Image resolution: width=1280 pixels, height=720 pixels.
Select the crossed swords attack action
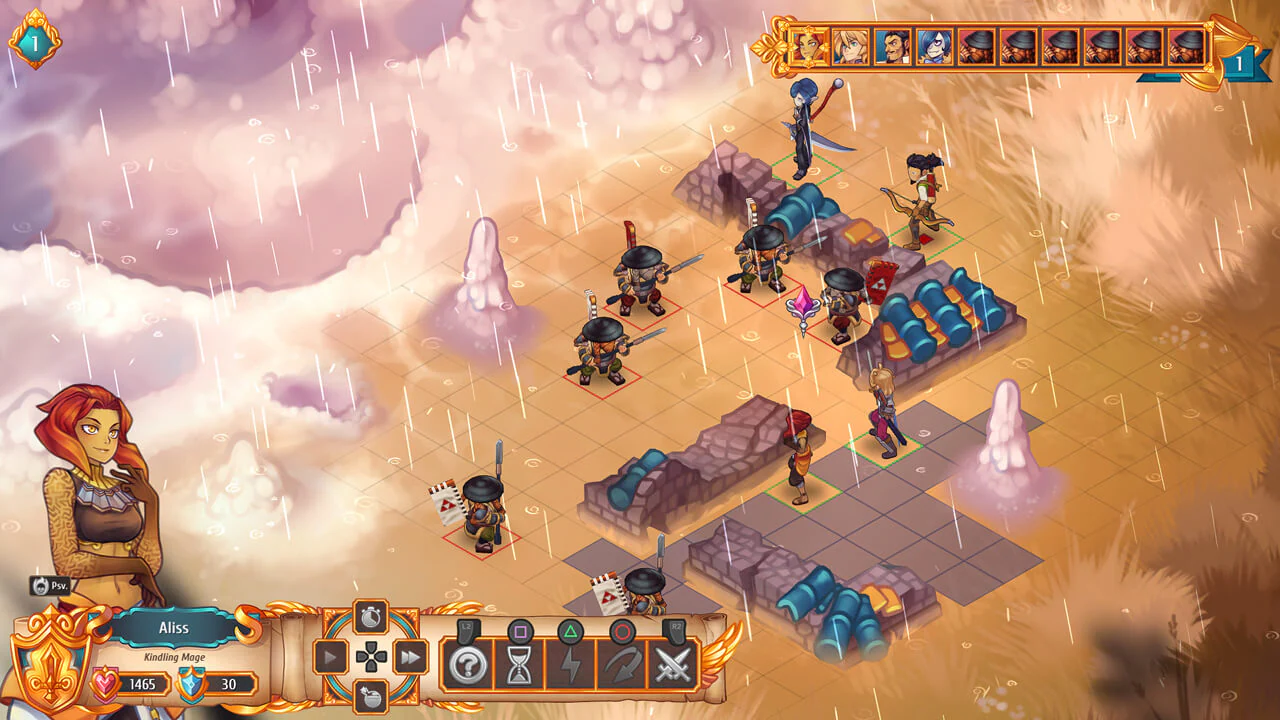(x=673, y=665)
